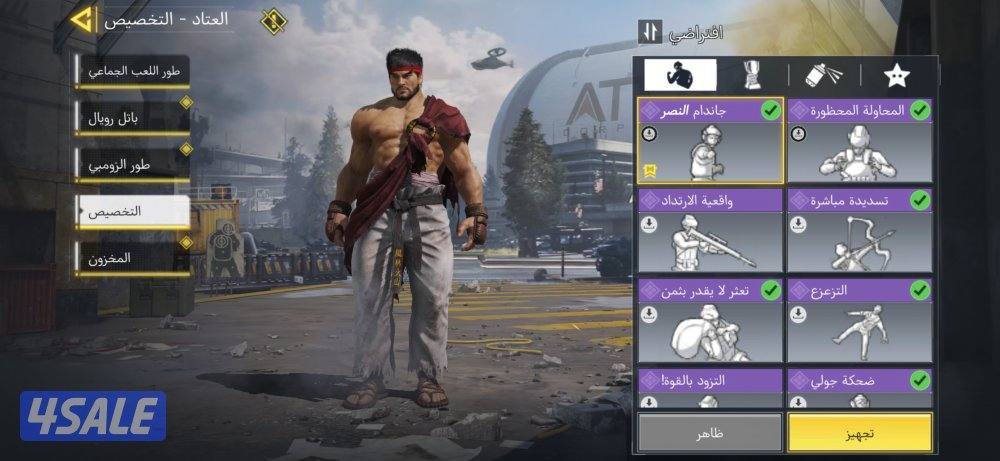This screenshot has height=461, width=1000.
Task: Open the spray can tab
Action: pyautogui.click(x=824, y=75)
